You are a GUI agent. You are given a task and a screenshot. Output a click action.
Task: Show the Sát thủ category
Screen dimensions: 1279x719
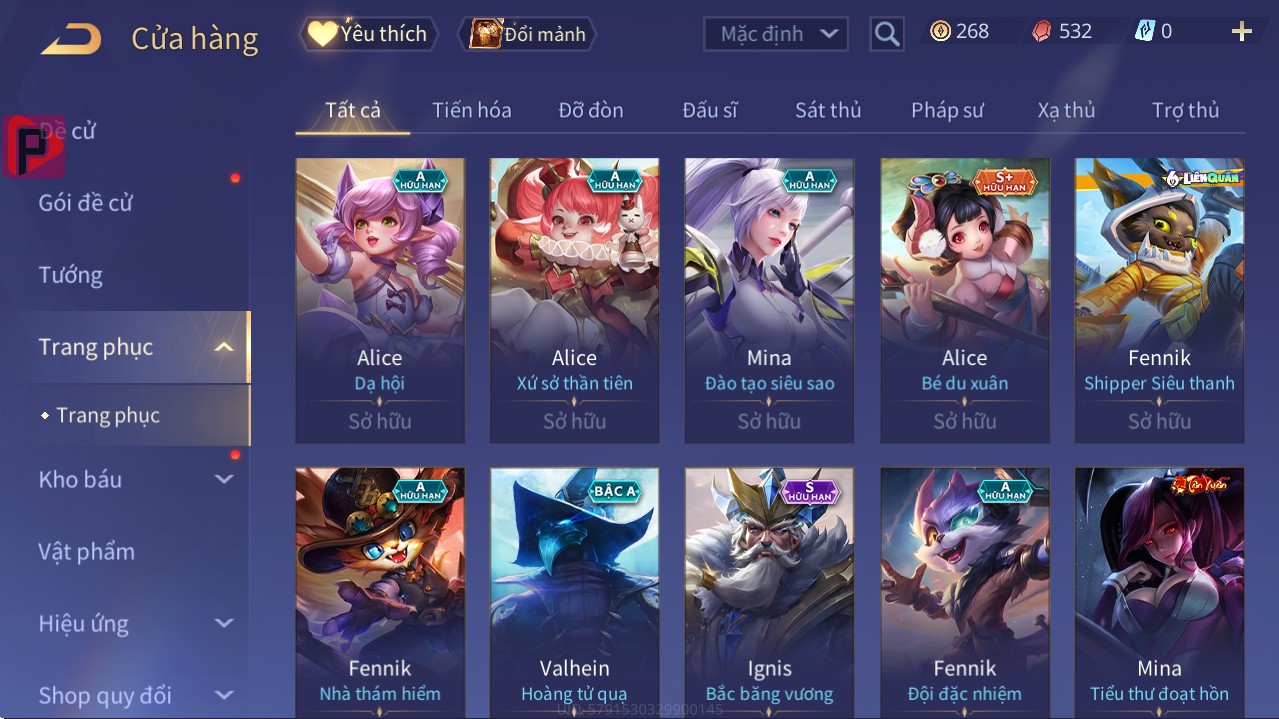pyautogui.click(x=827, y=110)
